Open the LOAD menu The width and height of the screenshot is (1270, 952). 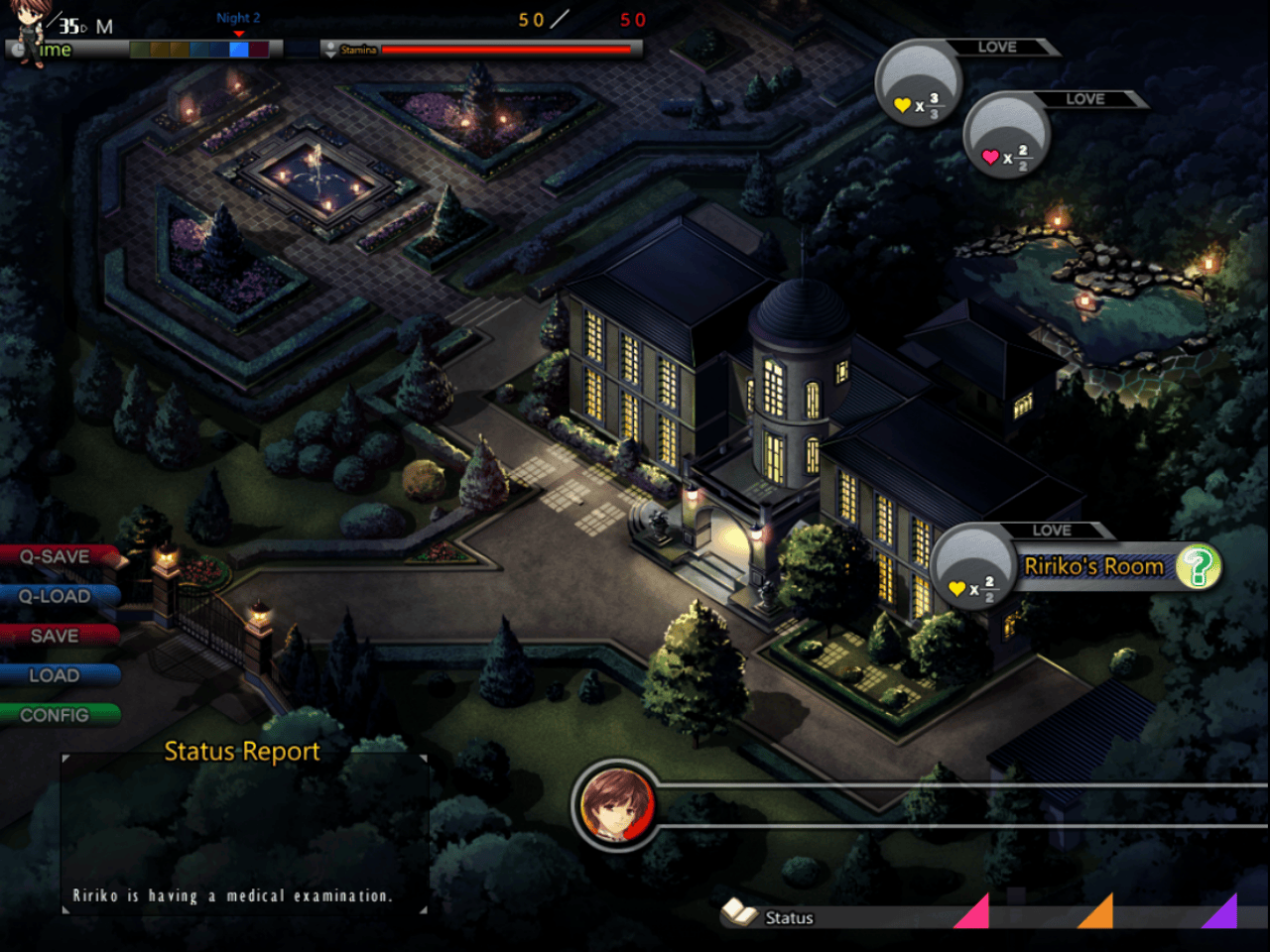coord(56,676)
